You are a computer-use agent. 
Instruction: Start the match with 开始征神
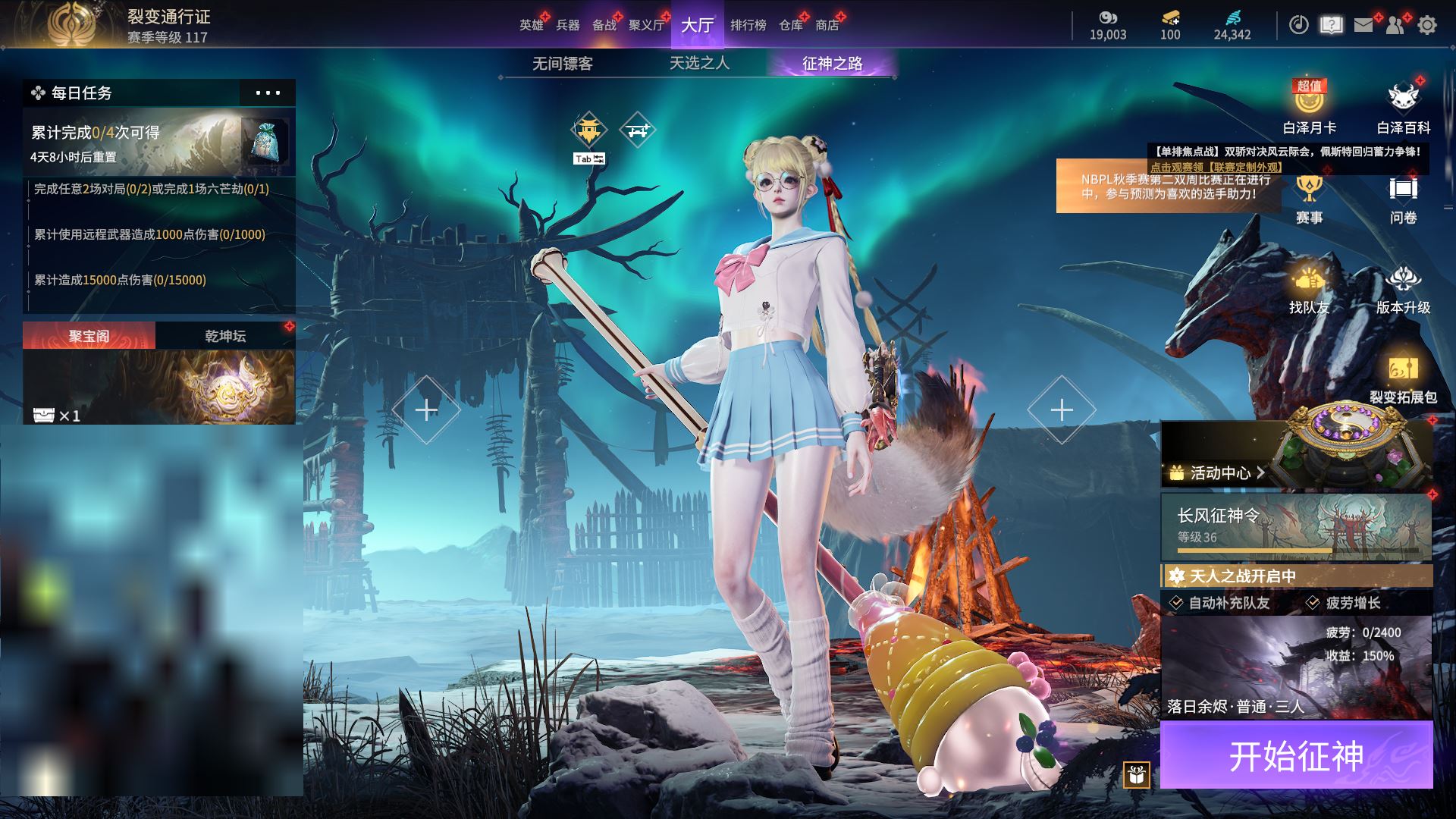1296,755
